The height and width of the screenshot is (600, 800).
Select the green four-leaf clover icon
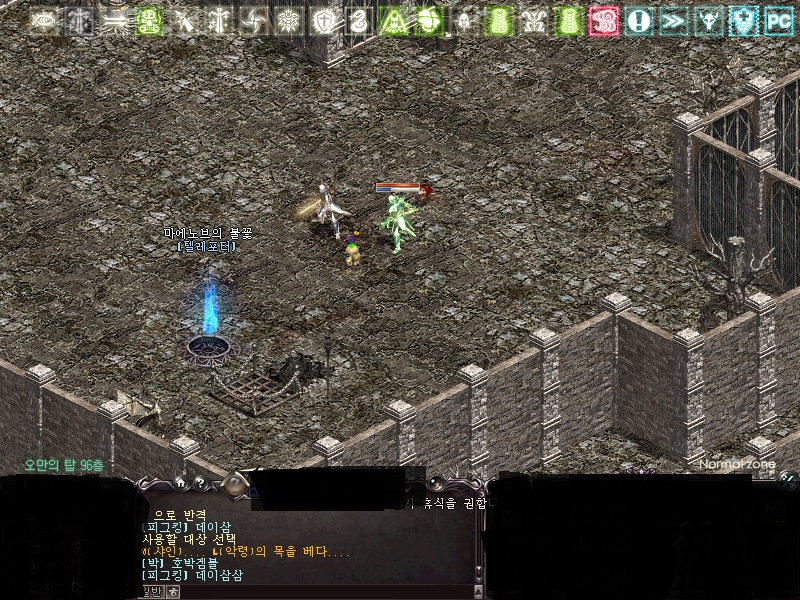[x=428, y=20]
